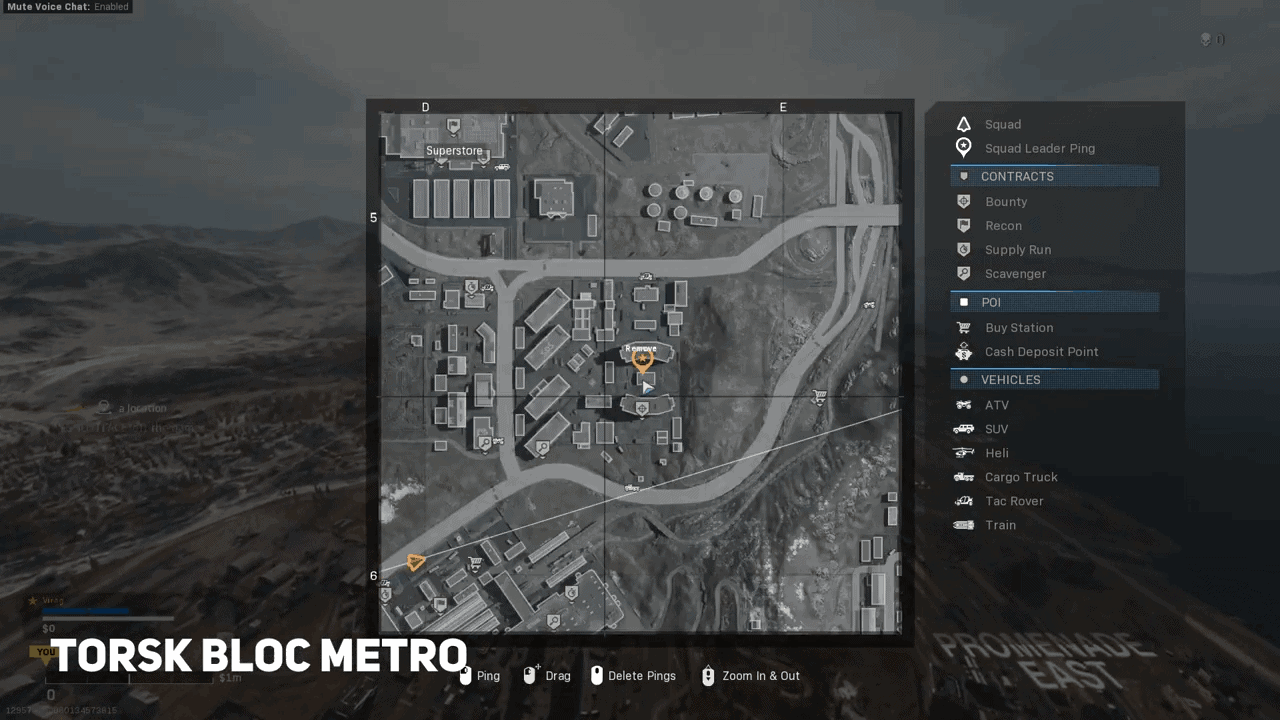Select the Tac Rover vehicle icon

click(963, 500)
